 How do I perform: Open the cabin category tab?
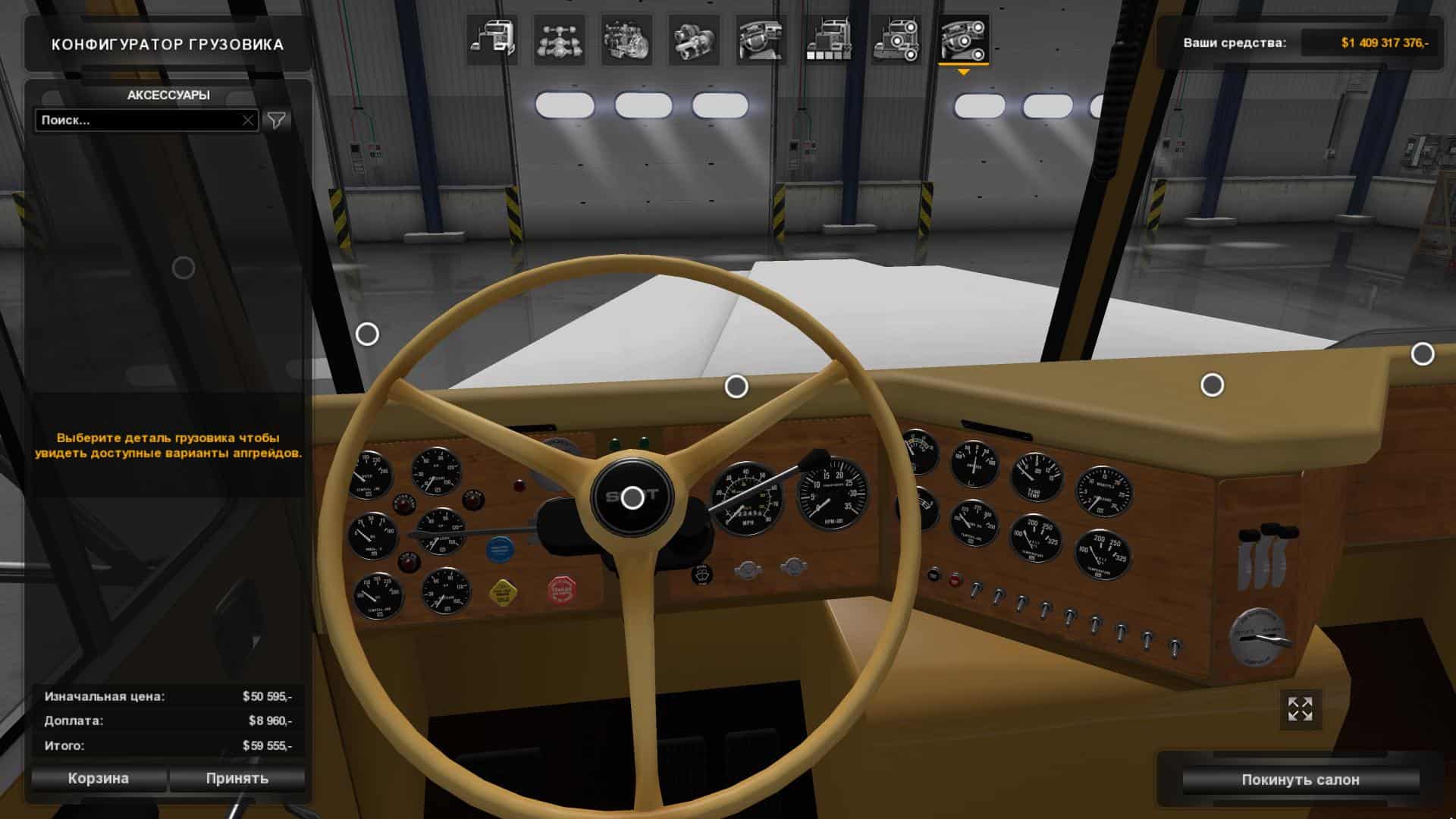pyautogui.click(x=491, y=40)
